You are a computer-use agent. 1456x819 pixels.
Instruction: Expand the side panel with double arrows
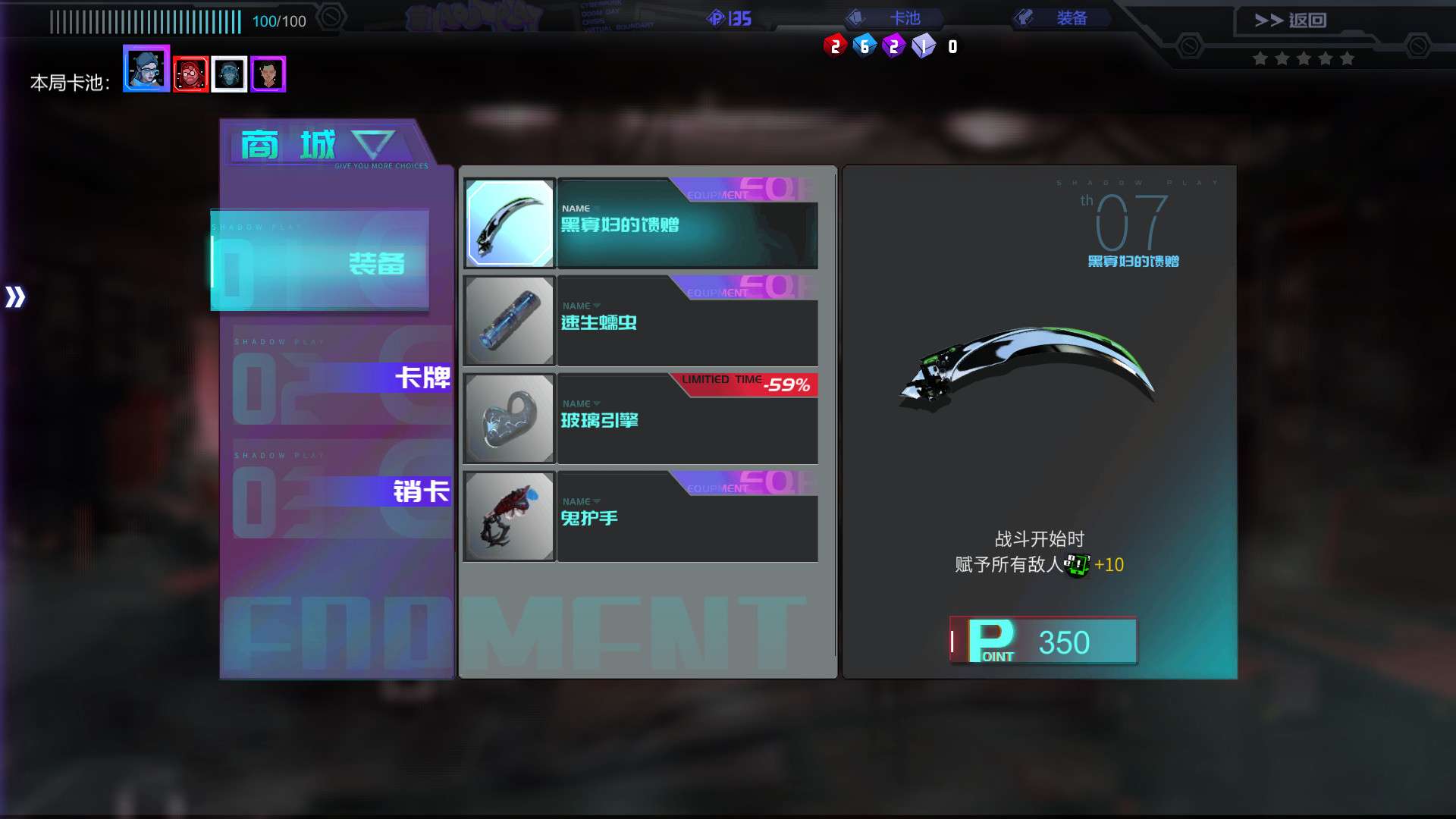(15, 297)
